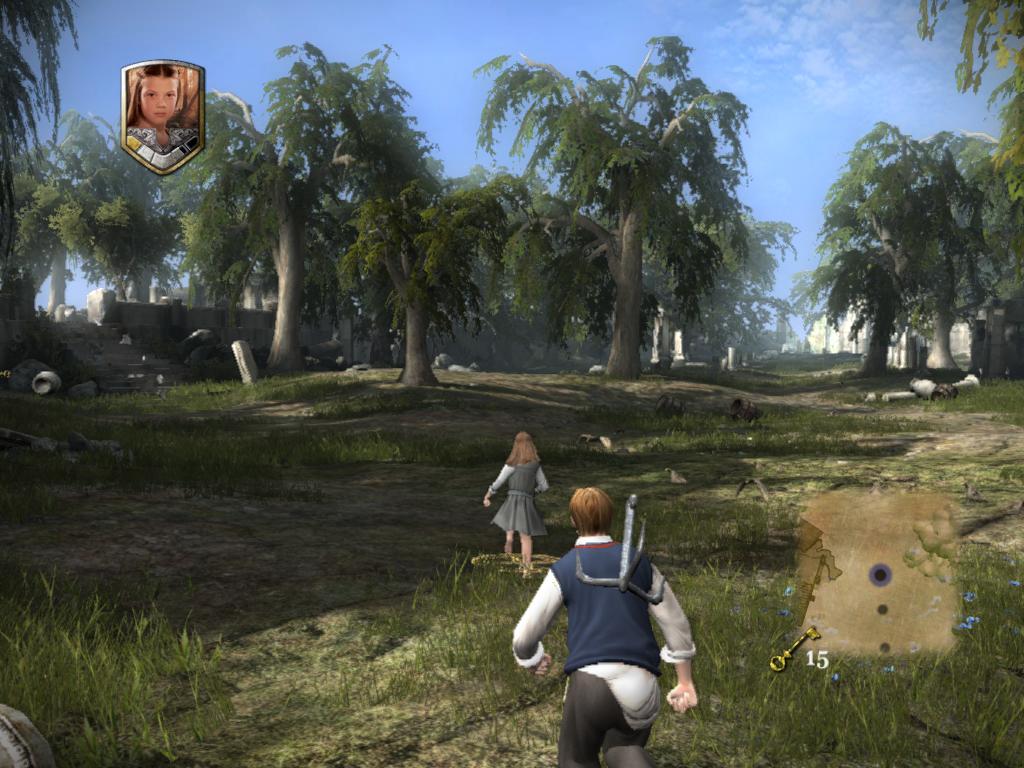1024x768 pixels.
Task: Open the parchment minimap
Action: [x=877, y=573]
